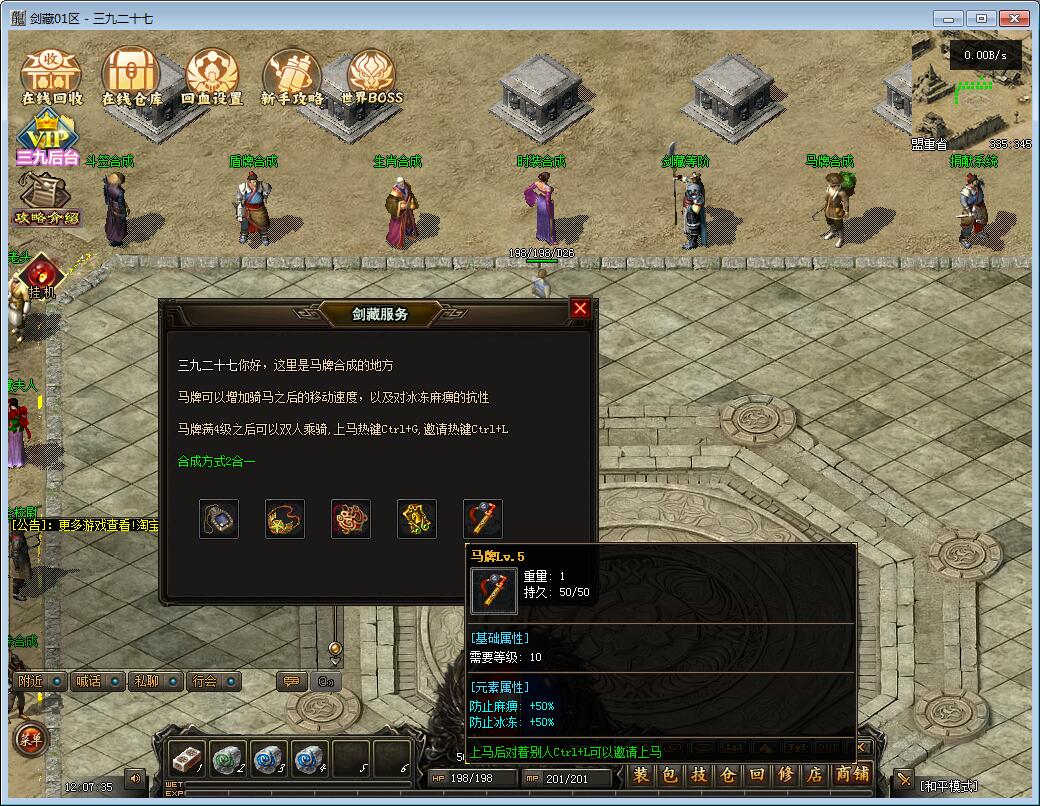Toggle 挂机 auto-battle mode
Screen dimensions: 1040x806
pos(41,277)
